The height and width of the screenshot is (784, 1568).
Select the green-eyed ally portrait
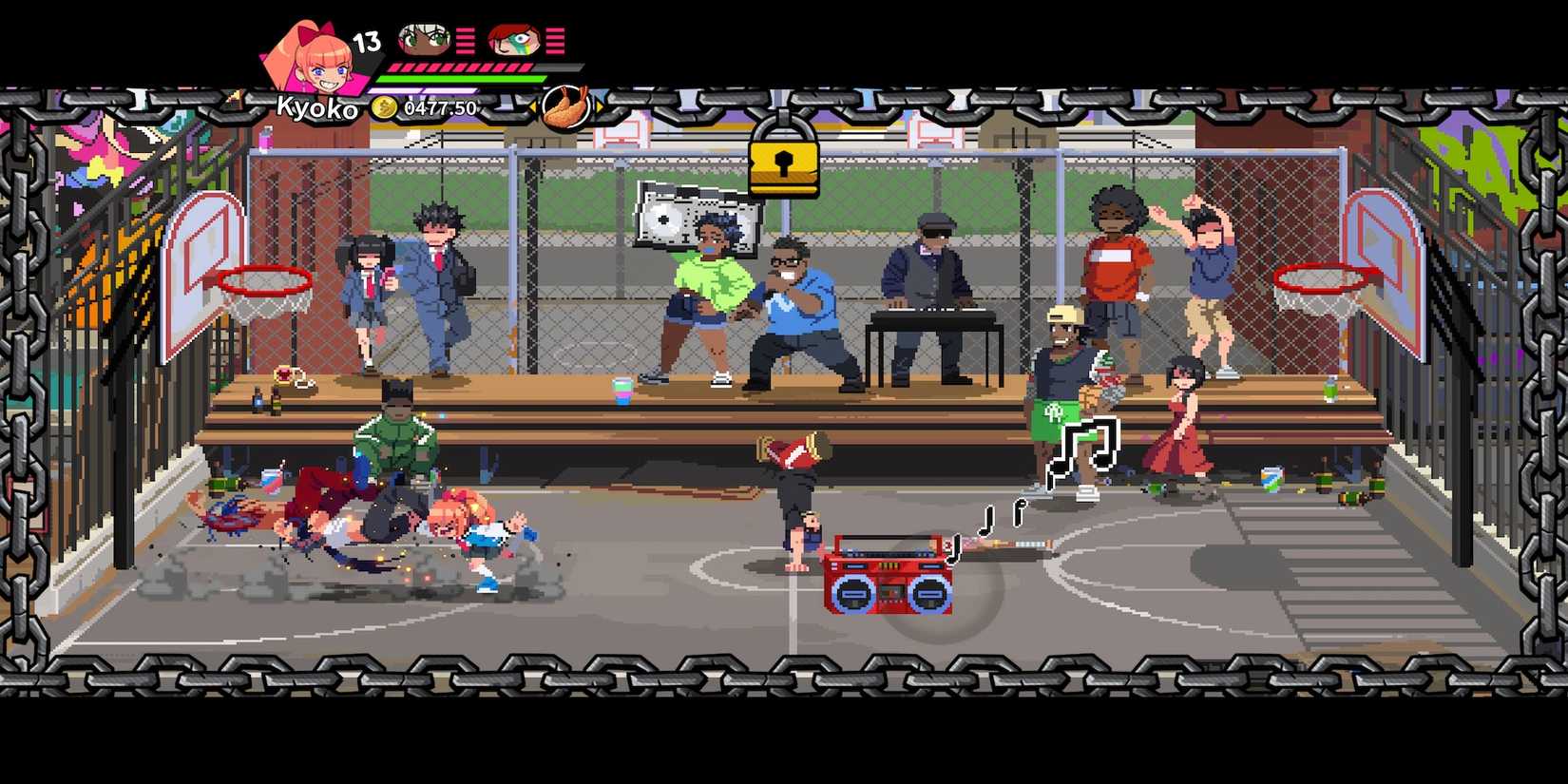coord(423,39)
